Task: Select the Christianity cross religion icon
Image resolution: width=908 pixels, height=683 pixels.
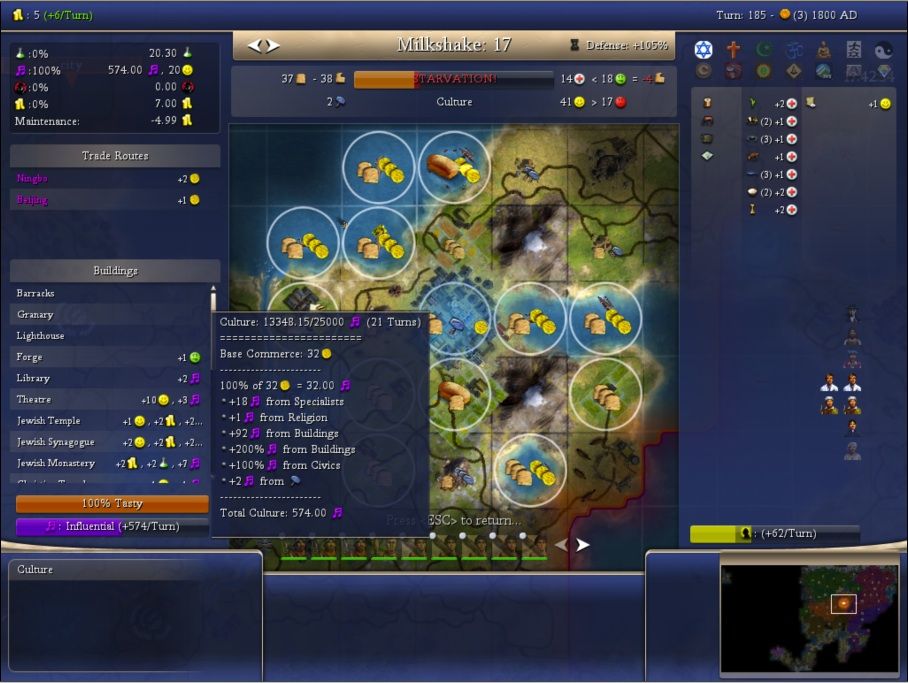Action: [733, 49]
